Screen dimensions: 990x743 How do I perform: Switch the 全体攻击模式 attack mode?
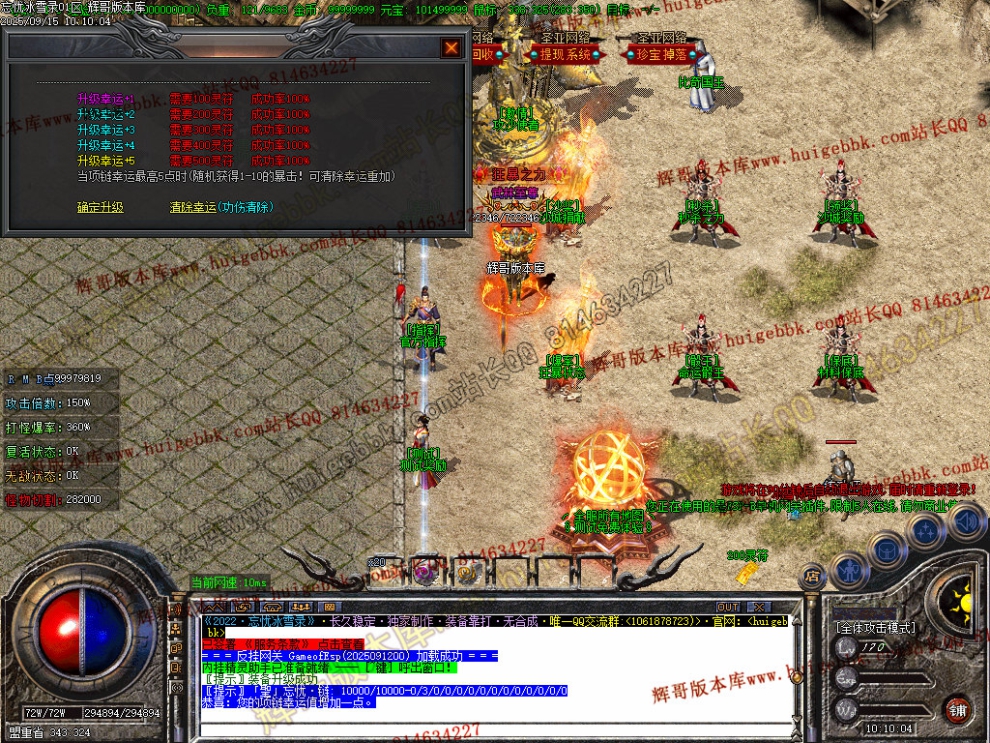coord(874,628)
